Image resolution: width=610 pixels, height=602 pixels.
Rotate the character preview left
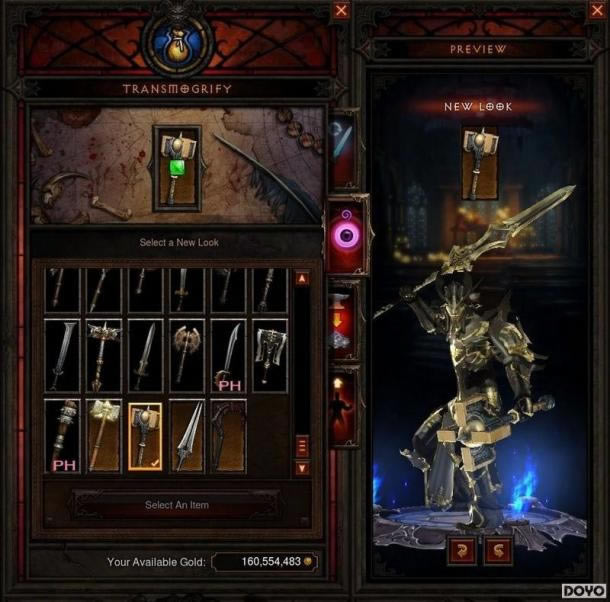[465, 551]
